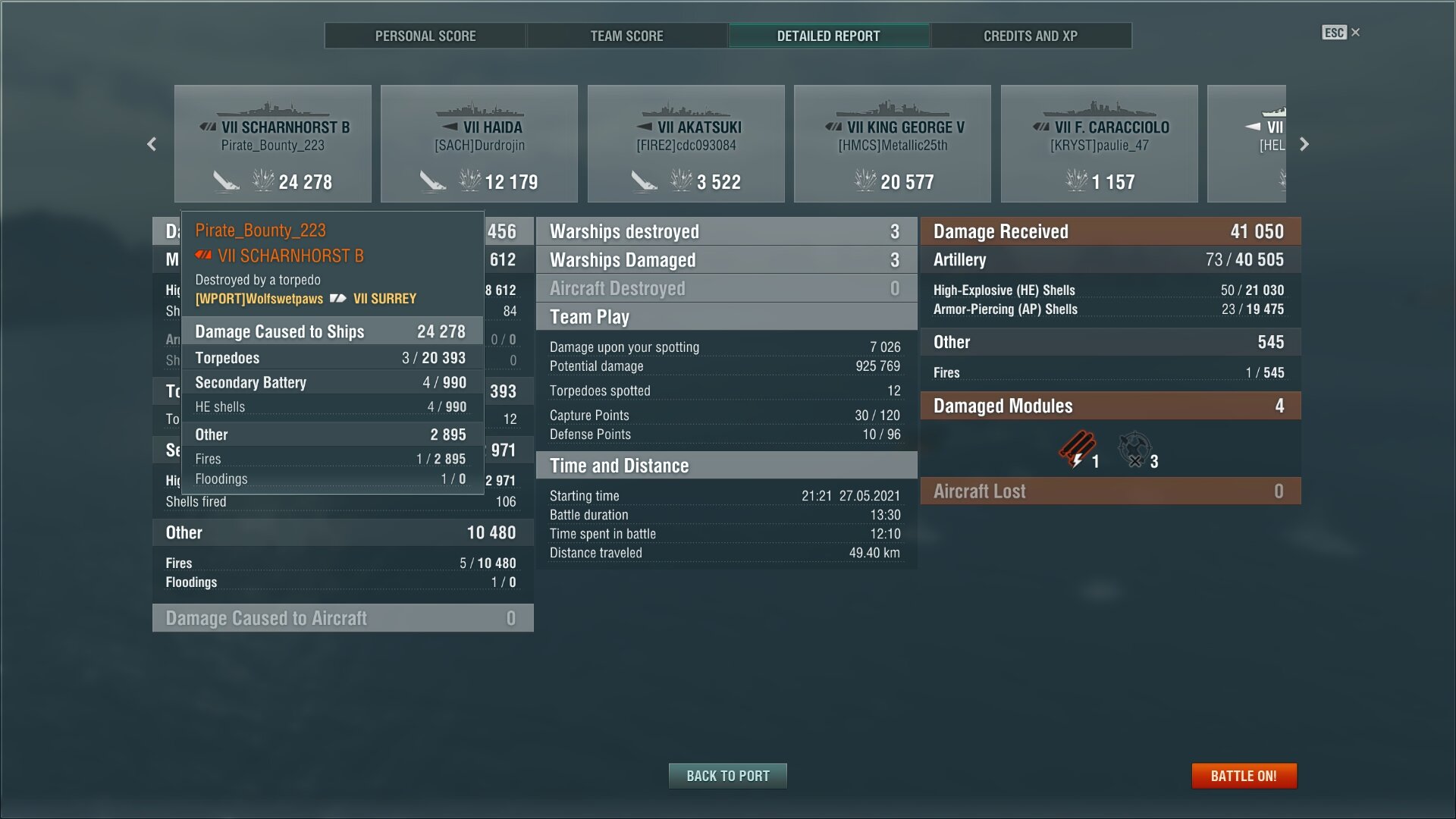This screenshot has width=1456, height=819.
Task: Switch to the Personal Score tab
Action: [x=425, y=36]
